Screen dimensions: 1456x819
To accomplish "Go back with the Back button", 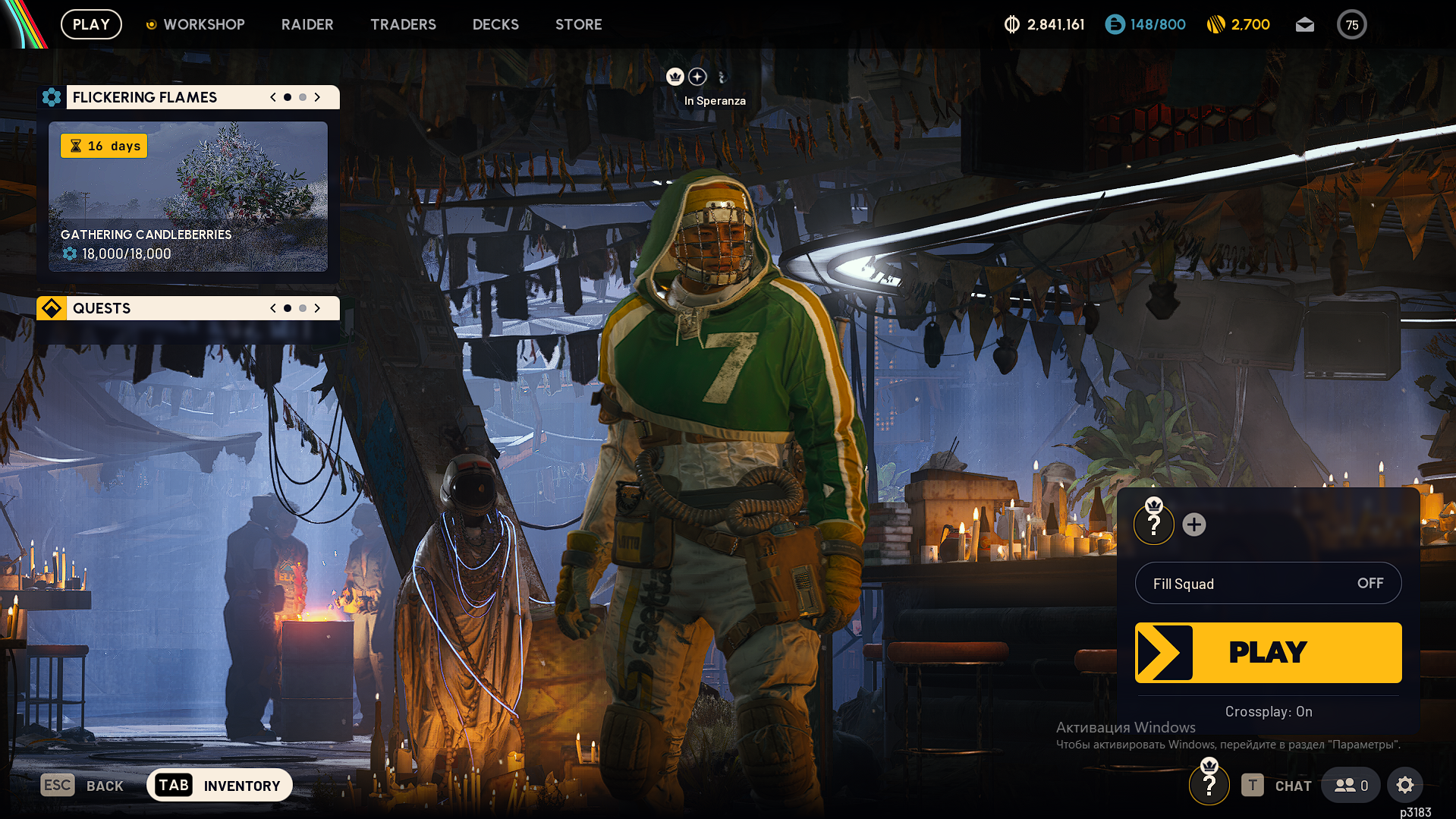I will [x=82, y=786].
